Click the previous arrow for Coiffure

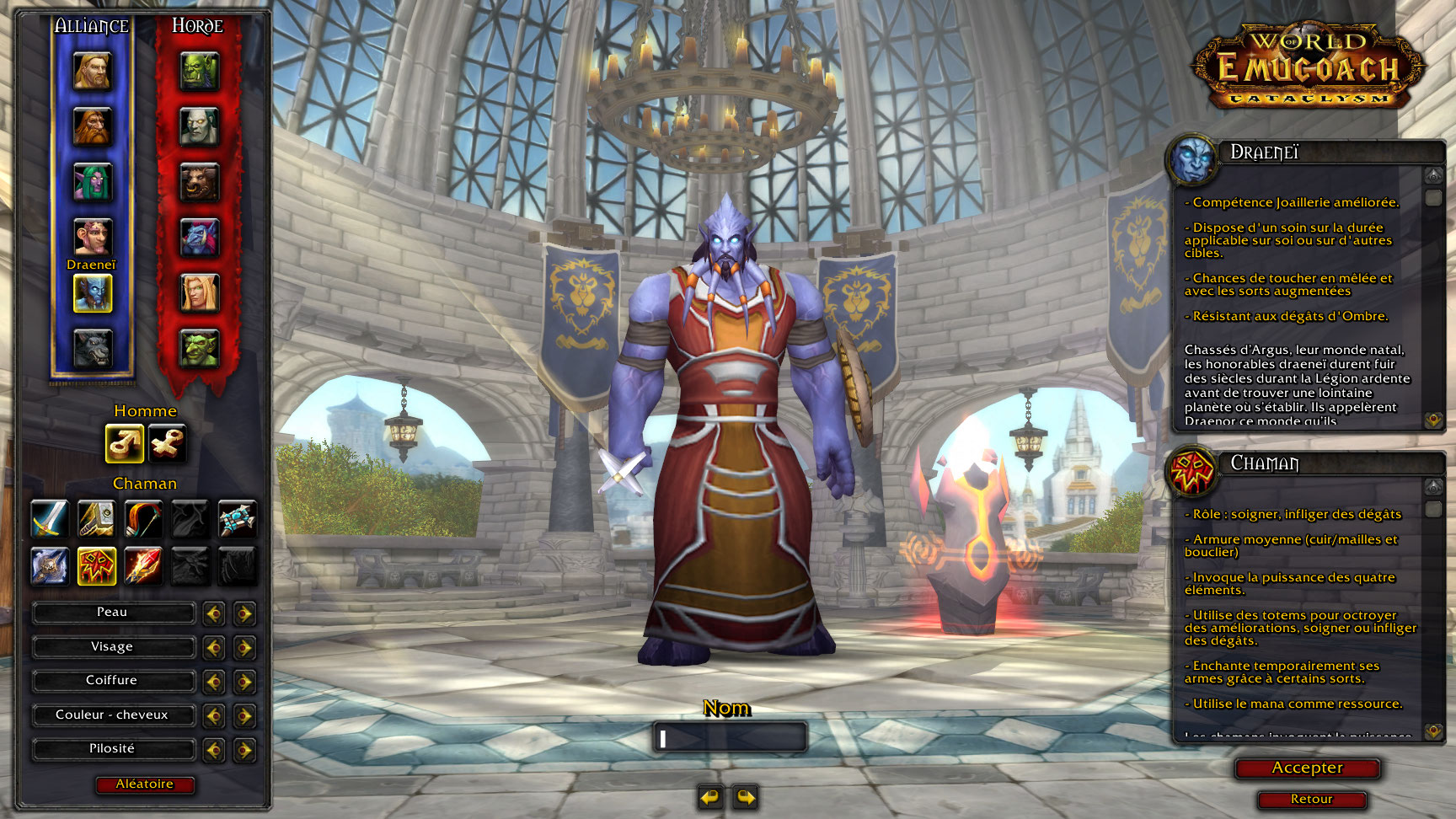coord(214,681)
